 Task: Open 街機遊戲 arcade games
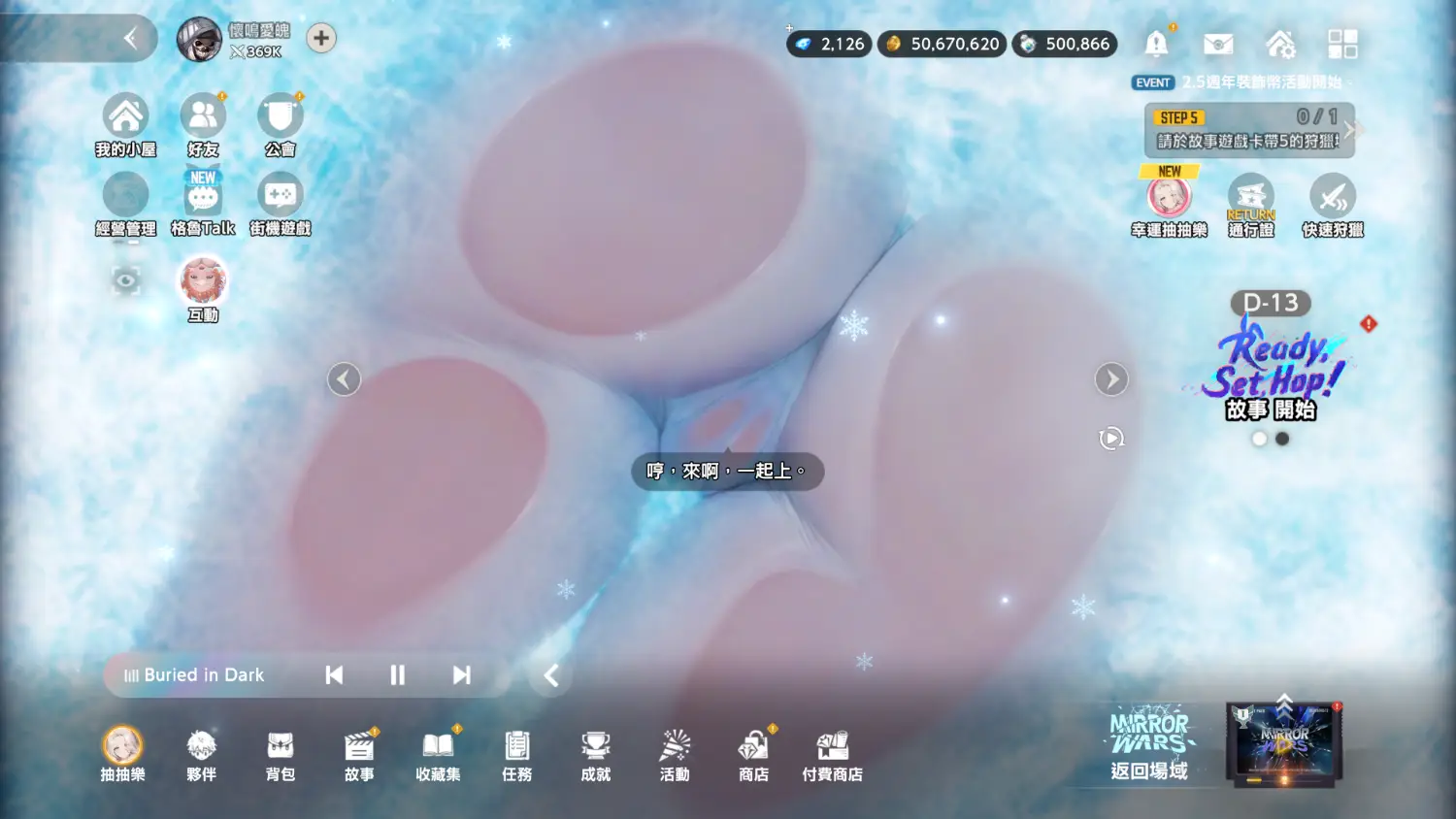[280, 198]
